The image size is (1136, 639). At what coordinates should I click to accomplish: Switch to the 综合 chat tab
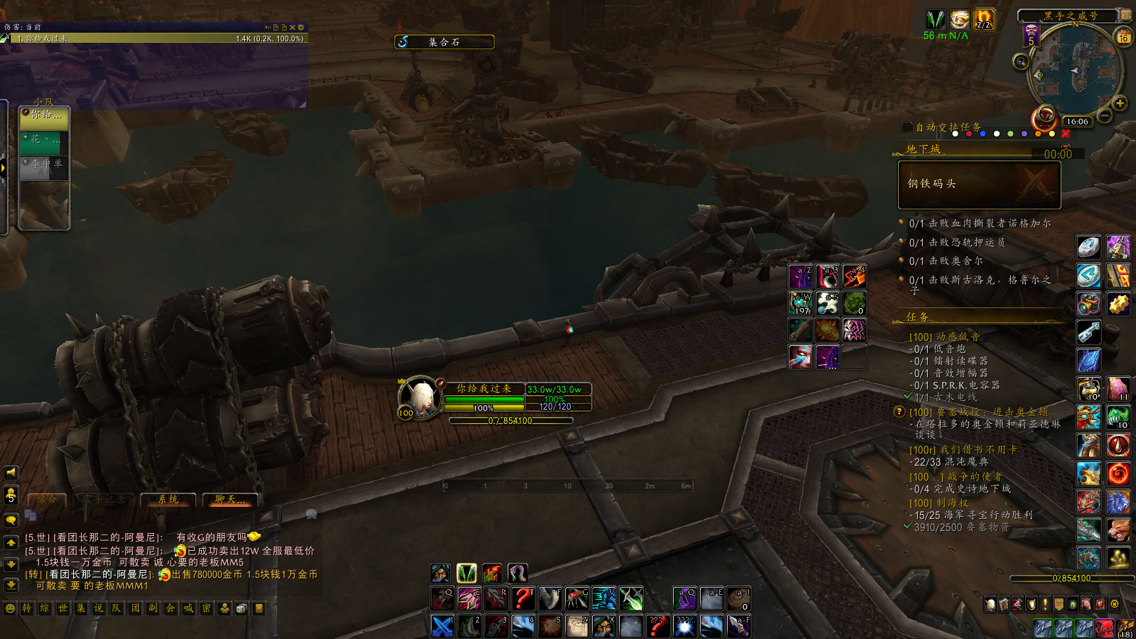[47, 499]
